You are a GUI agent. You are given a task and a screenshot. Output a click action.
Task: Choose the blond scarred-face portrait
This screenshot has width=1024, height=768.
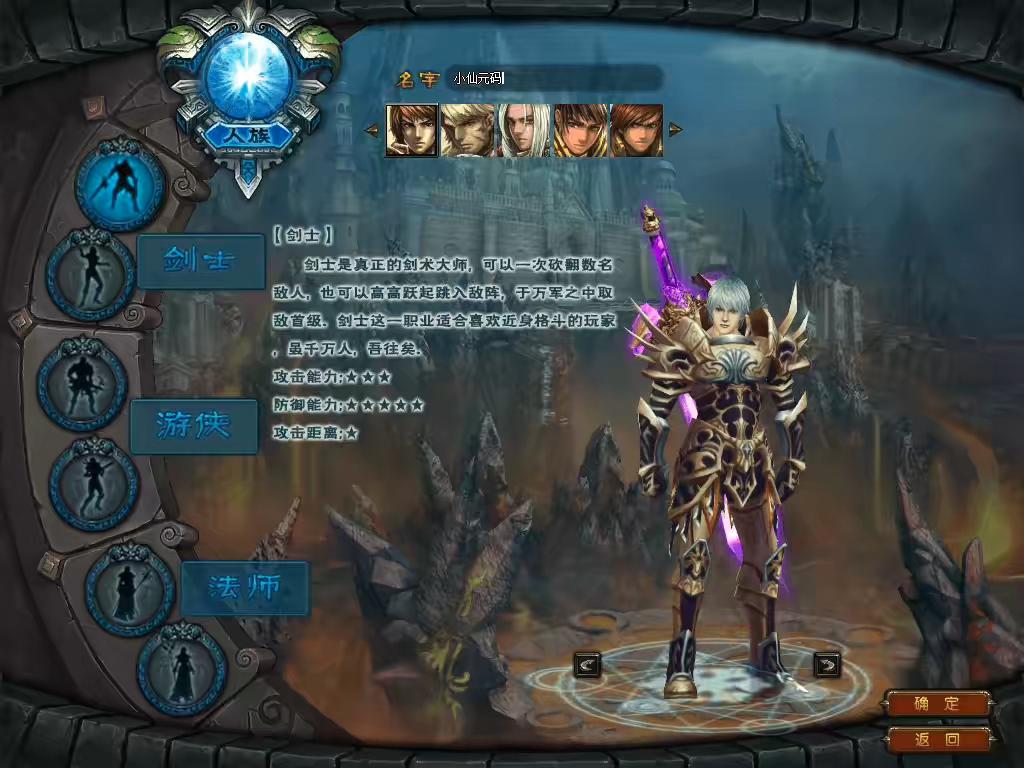(x=467, y=130)
